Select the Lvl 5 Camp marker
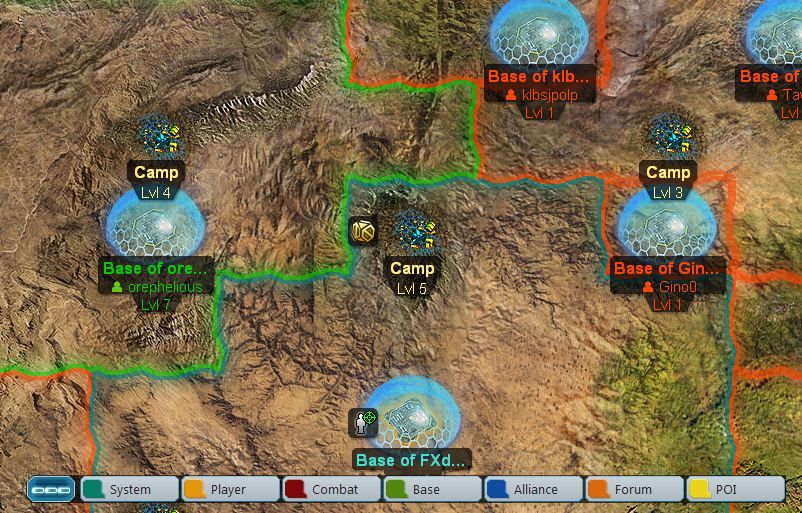This screenshot has width=802, height=513. click(412, 235)
